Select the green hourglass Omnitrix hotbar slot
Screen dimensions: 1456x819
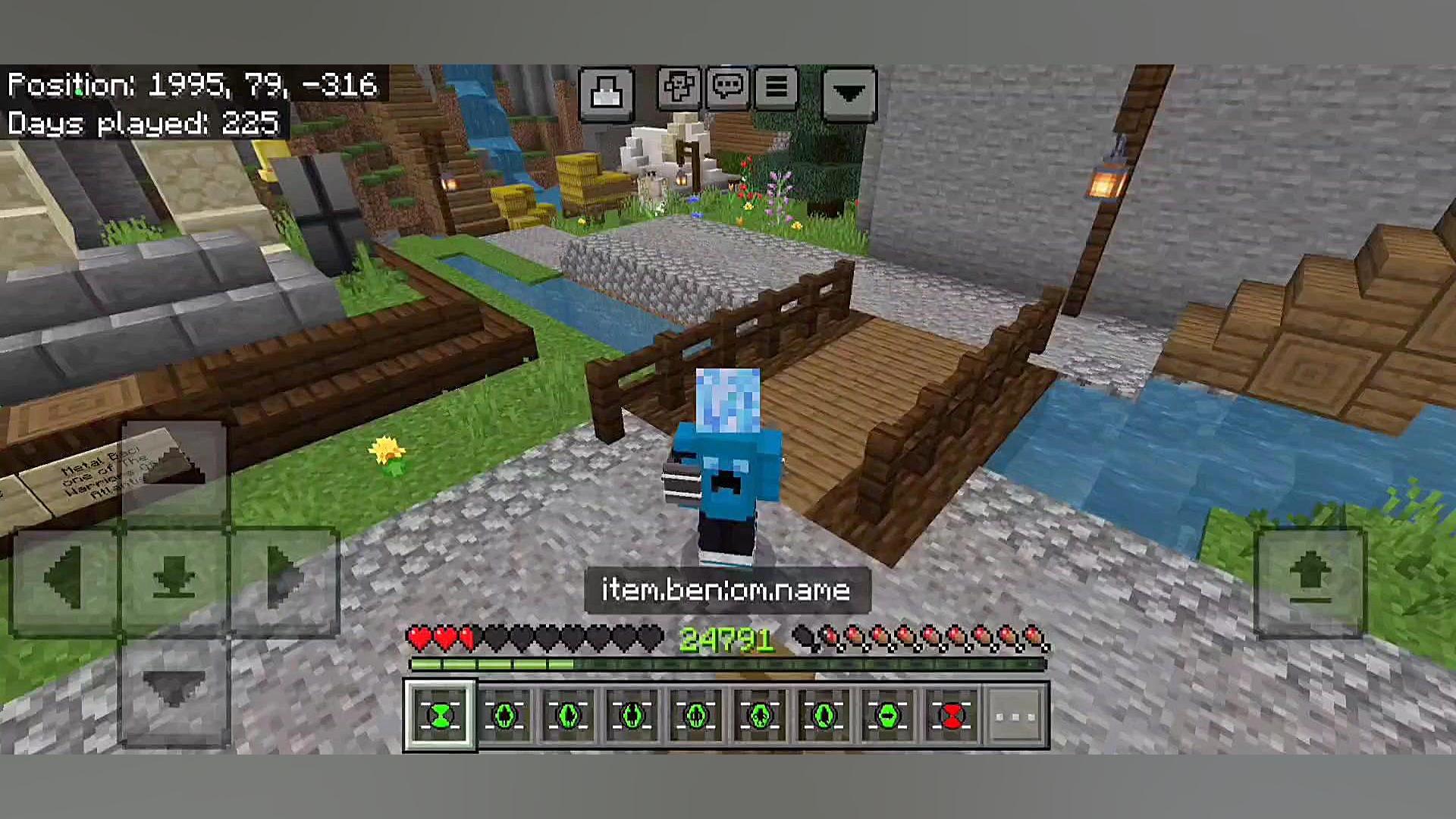click(441, 716)
